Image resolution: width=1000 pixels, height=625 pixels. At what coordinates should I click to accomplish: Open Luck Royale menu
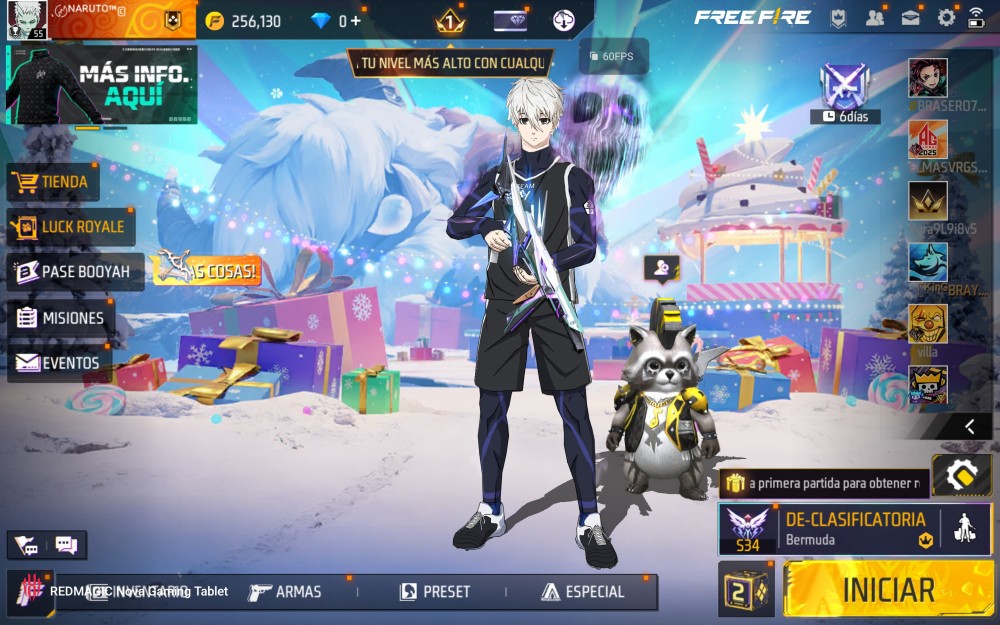70,227
